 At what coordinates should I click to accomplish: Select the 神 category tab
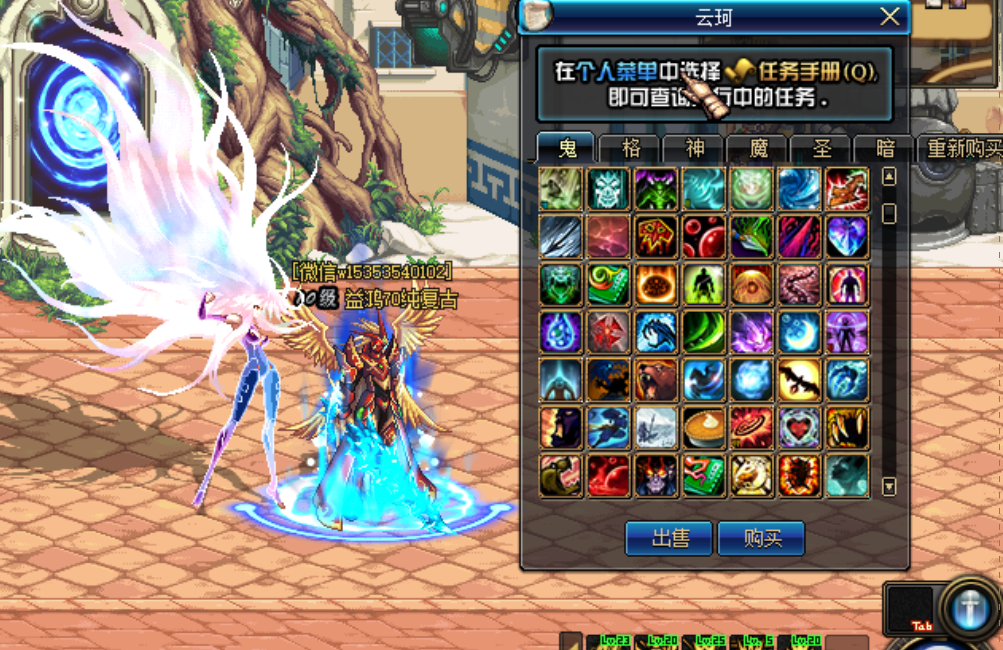[695, 149]
